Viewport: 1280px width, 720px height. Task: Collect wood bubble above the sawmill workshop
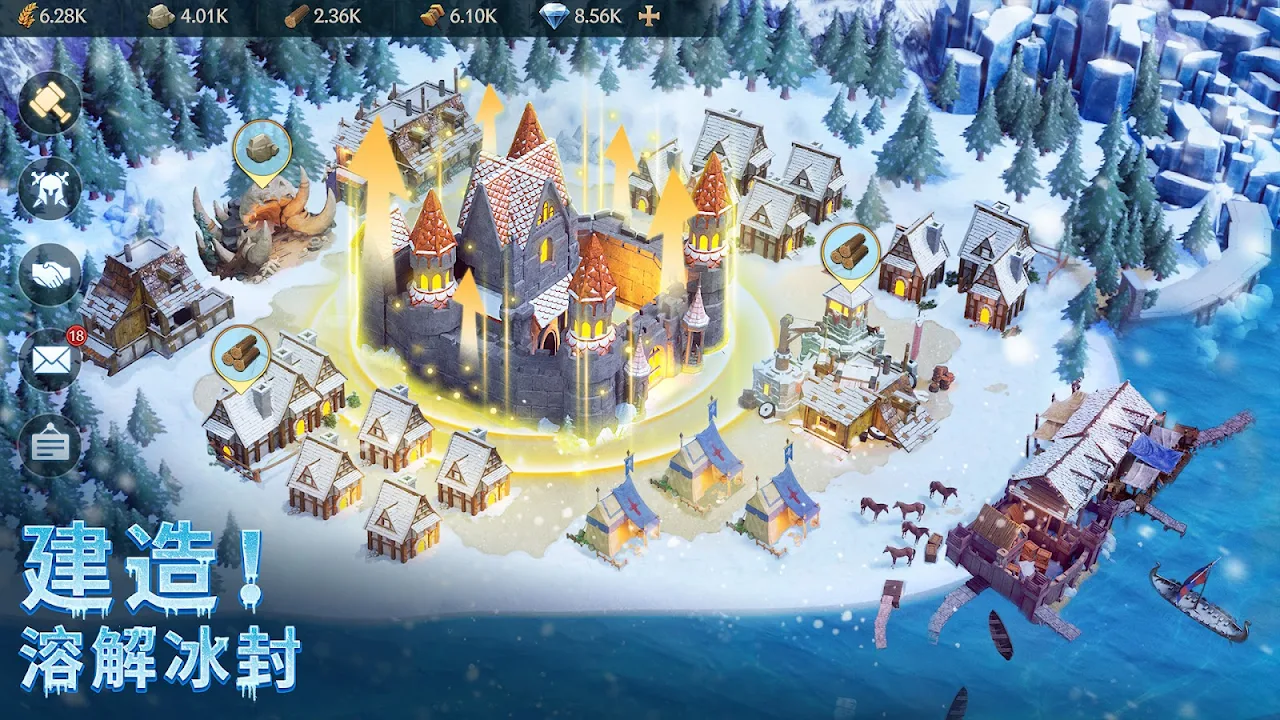tap(850, 253)
